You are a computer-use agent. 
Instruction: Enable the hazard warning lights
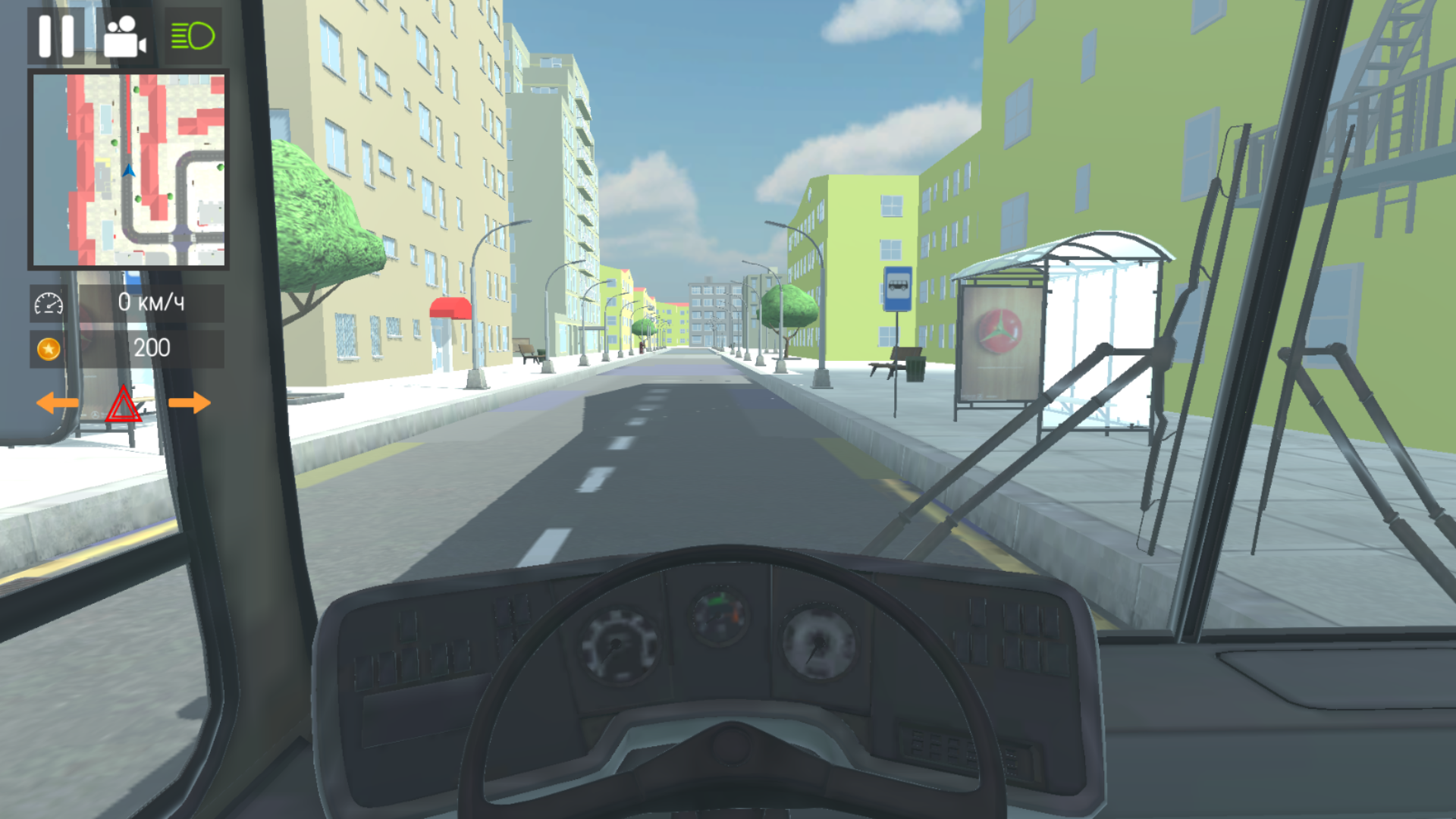(124, 404)
